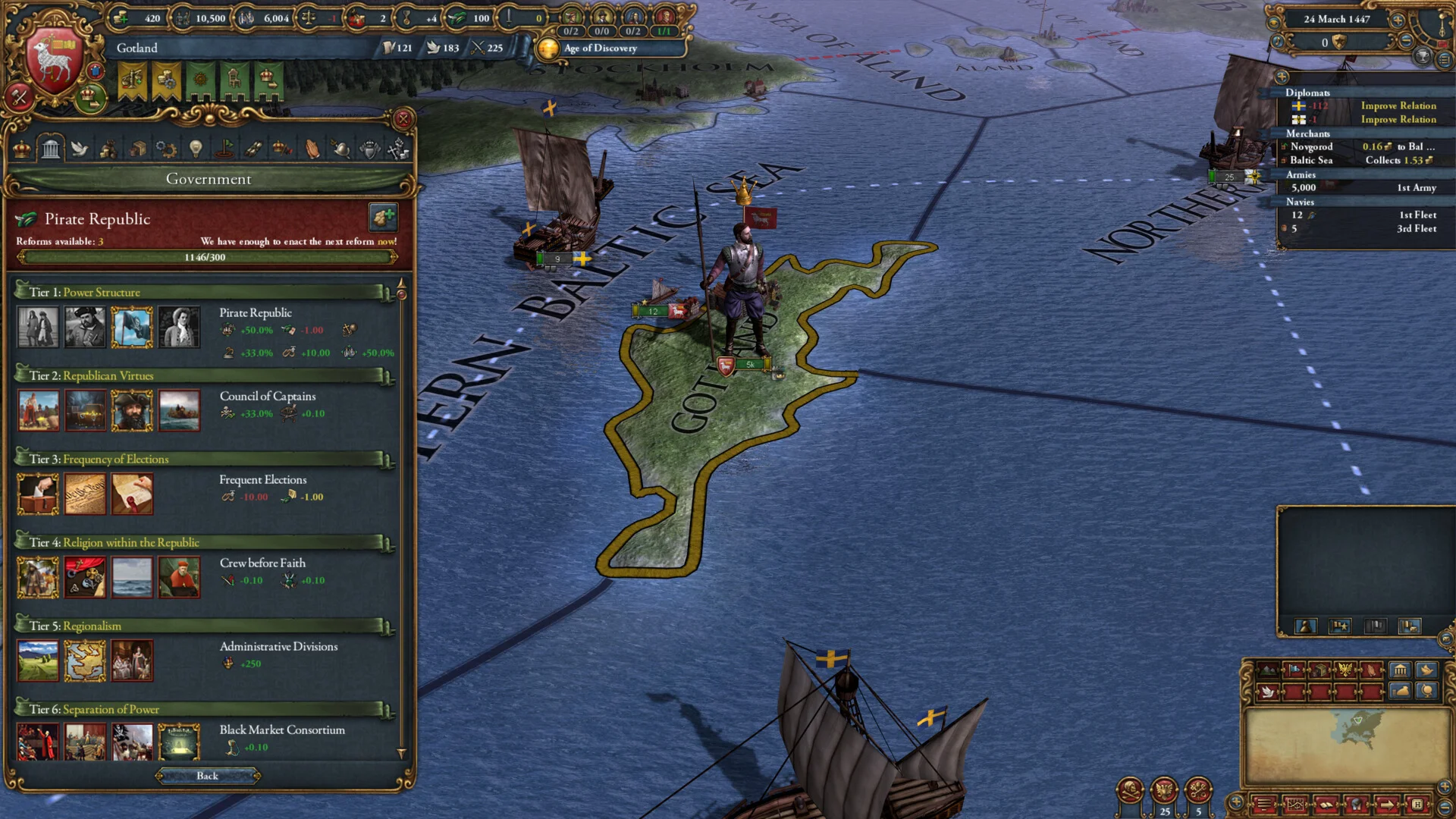Click 'now!' to enact the next reform

point(387,241)
